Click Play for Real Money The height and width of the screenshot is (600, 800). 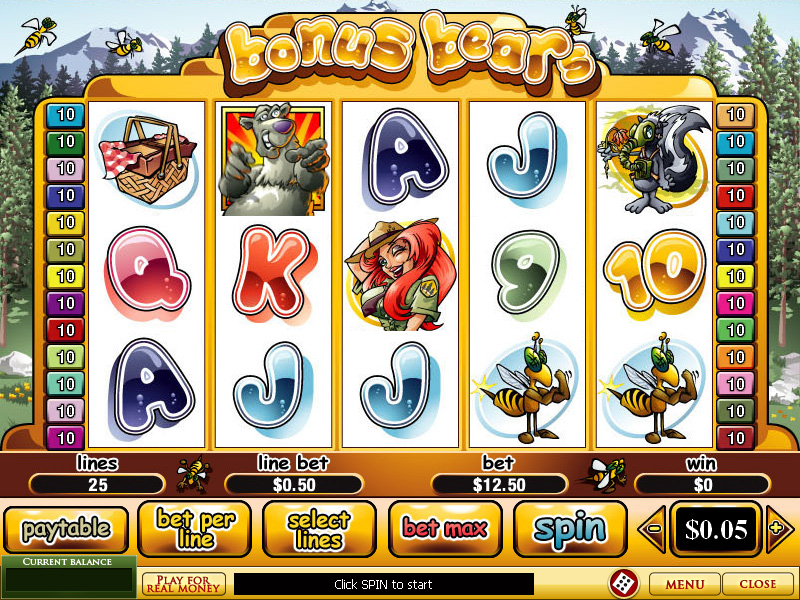pyautogui.click(x=184, y=584)
